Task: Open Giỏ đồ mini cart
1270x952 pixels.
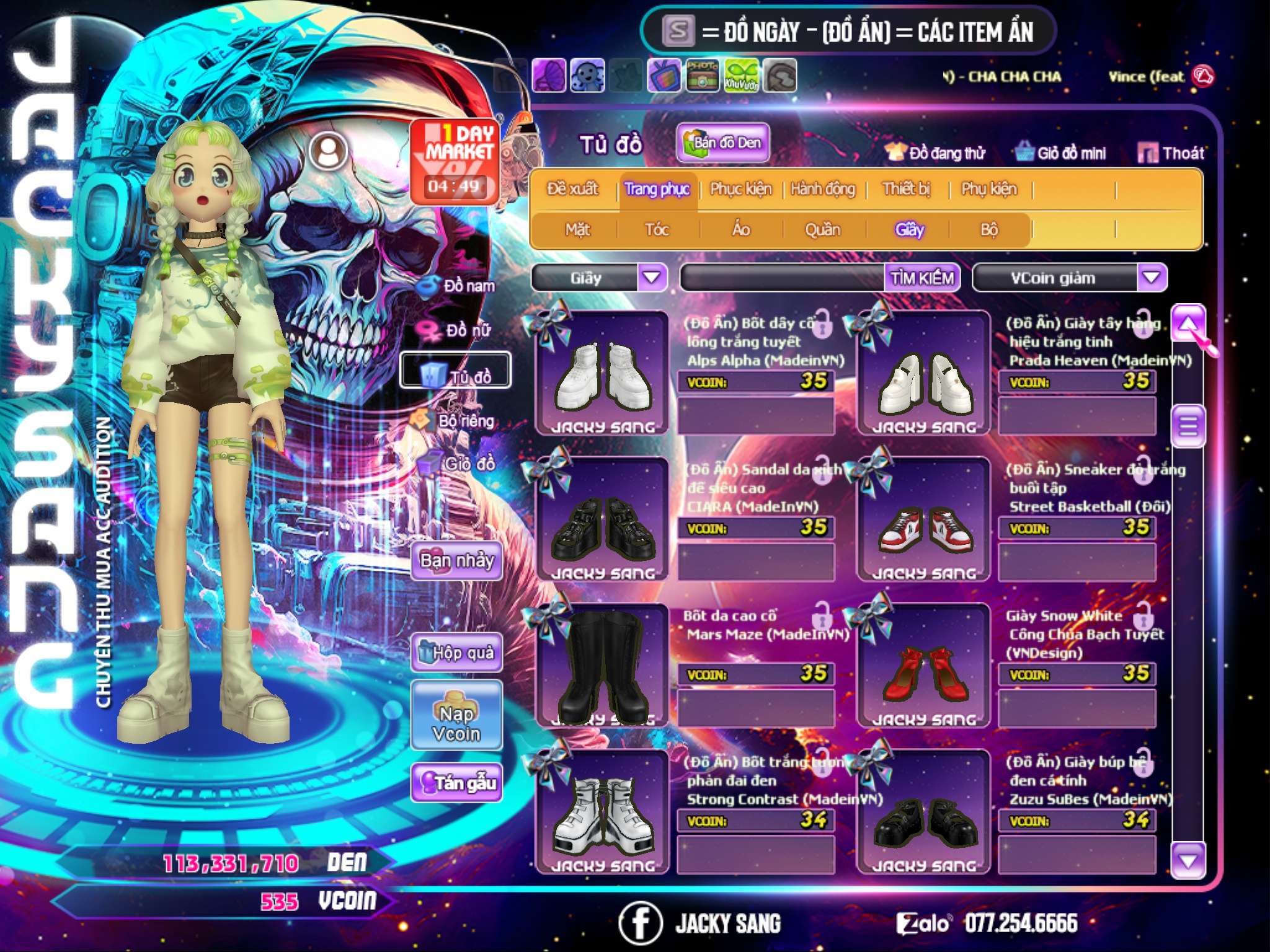Action: click(x=1061, y=153)
